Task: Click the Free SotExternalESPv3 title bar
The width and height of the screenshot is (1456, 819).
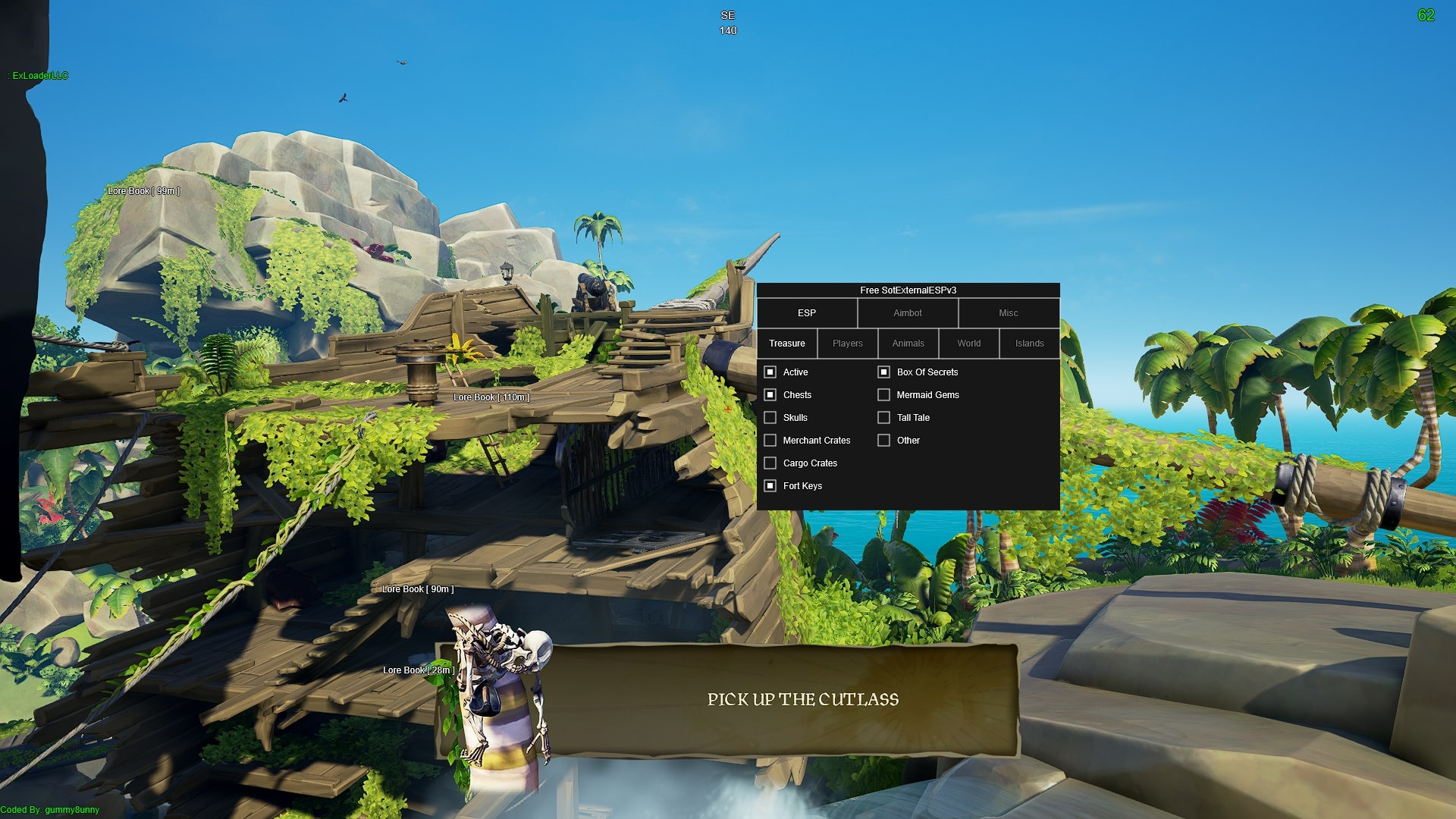Action: click(x=908, y=290)
